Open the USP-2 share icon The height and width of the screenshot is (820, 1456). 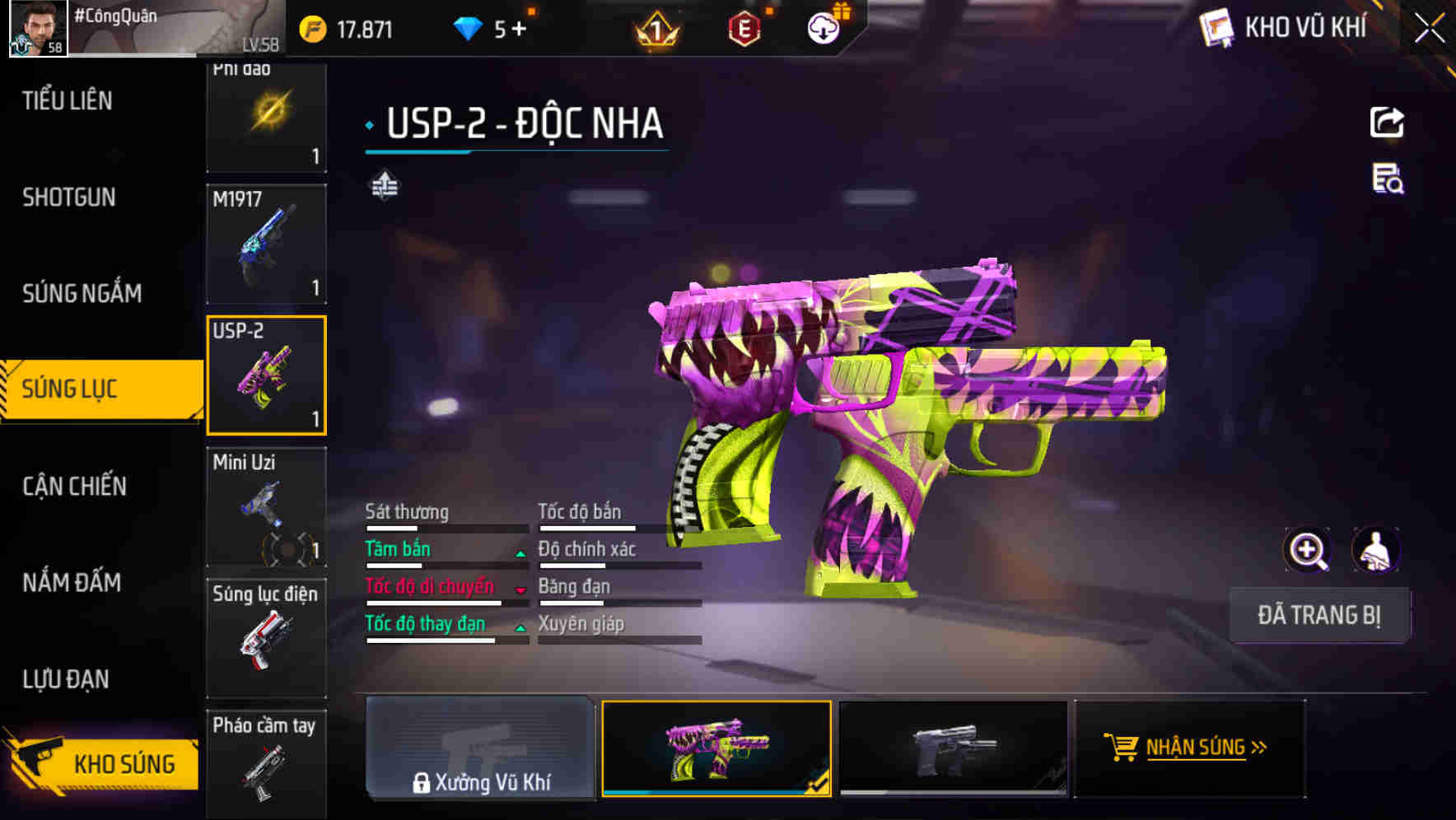[x=1388, y=122]
